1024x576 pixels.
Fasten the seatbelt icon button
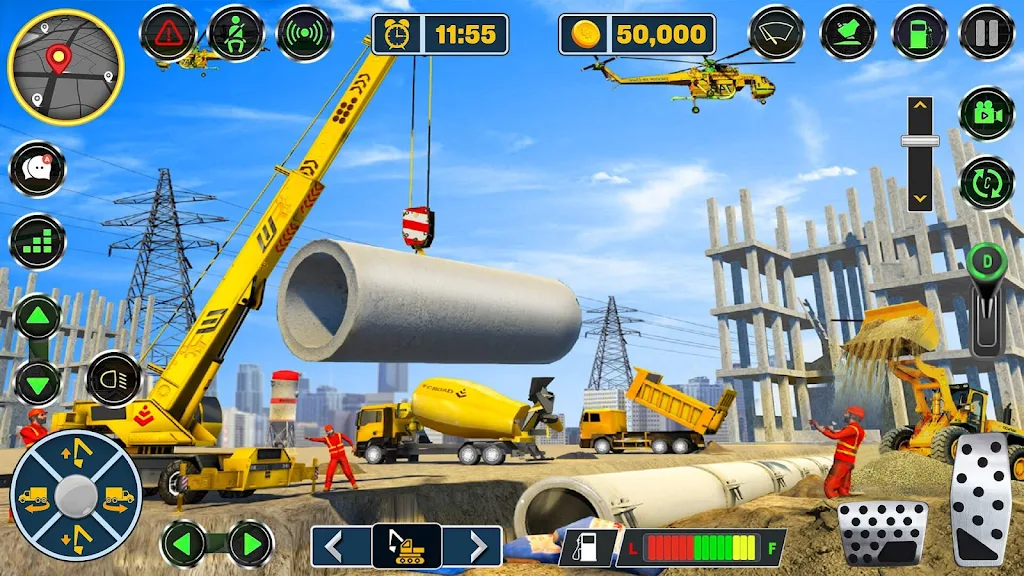click(x=237, y=34)
